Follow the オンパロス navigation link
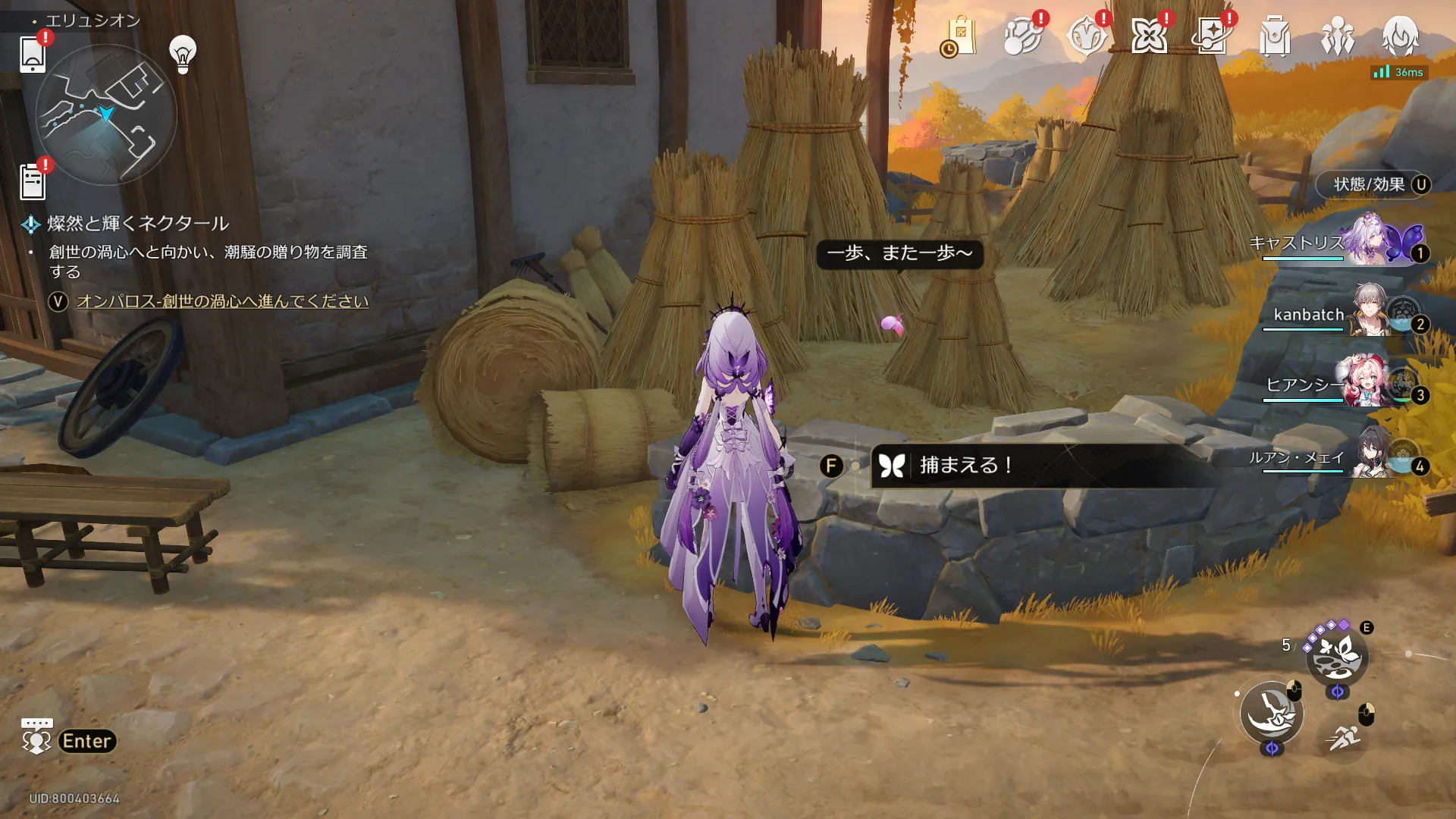 point(222,301)
